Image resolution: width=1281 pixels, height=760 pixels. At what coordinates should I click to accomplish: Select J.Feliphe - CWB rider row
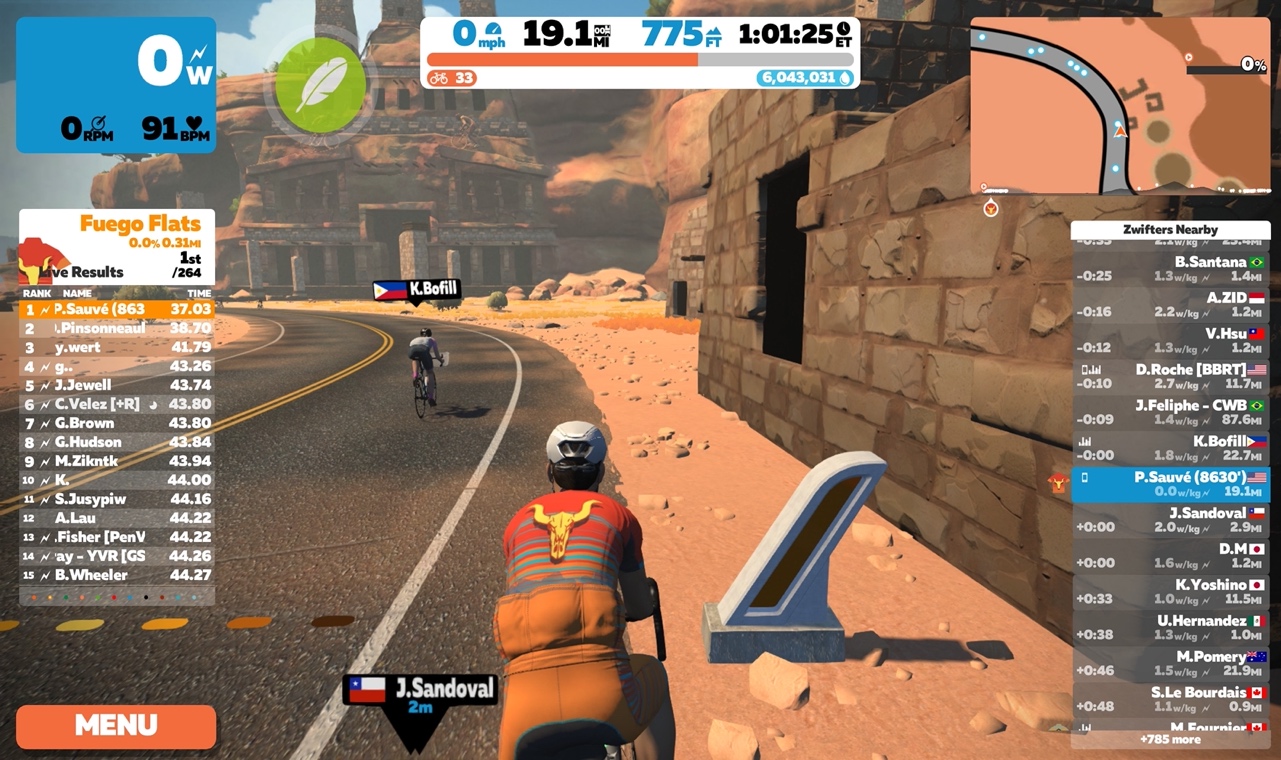[x=1170, y=412]
